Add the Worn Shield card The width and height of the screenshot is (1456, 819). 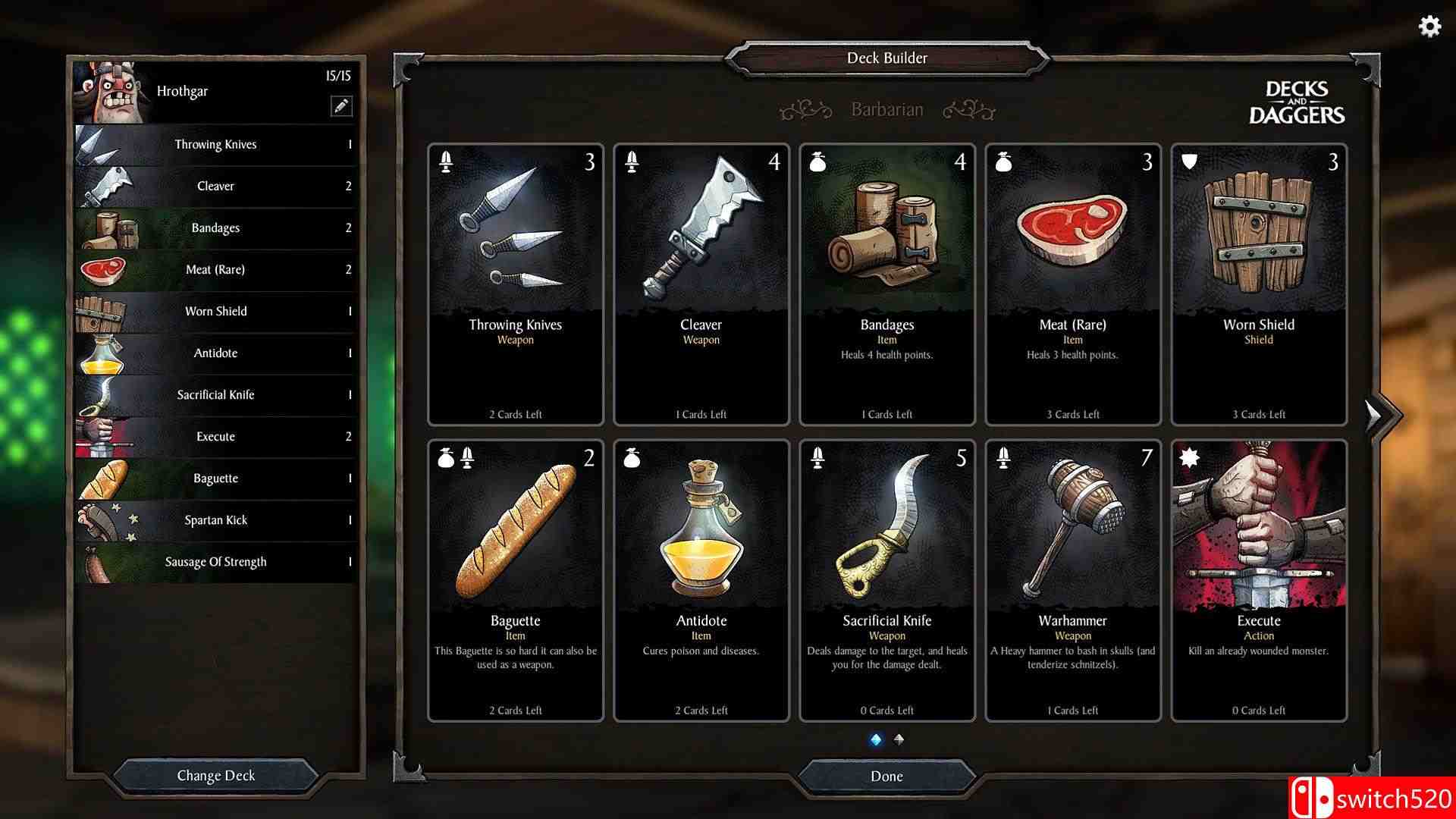tap(1259, 284)
